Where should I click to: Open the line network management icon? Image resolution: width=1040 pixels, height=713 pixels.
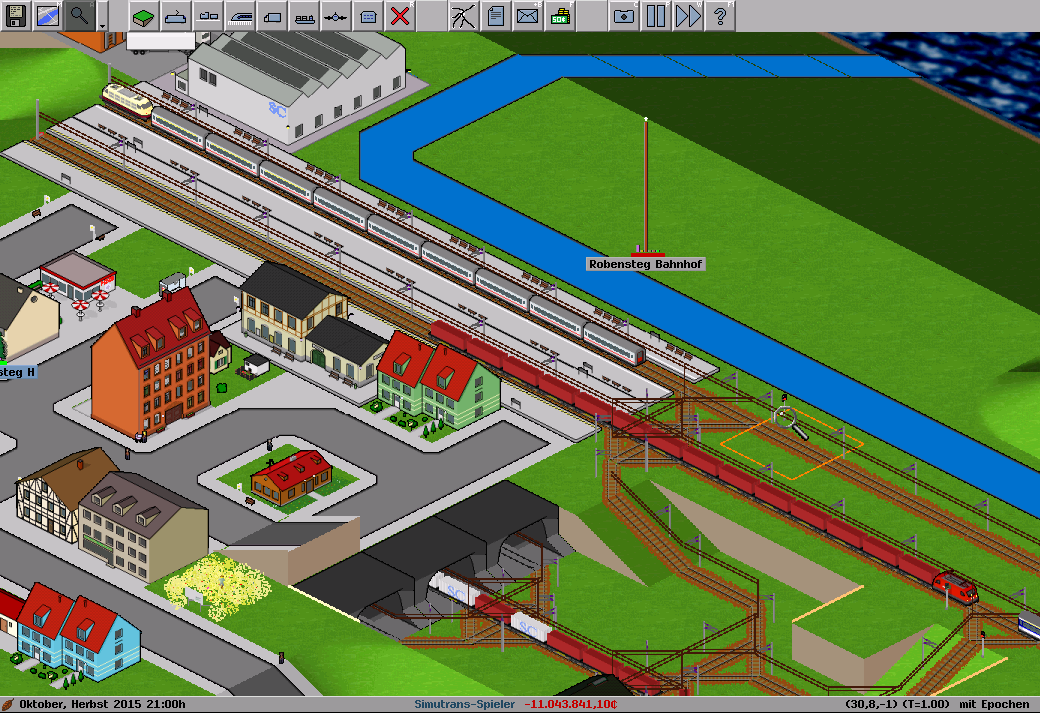(463, 15)
